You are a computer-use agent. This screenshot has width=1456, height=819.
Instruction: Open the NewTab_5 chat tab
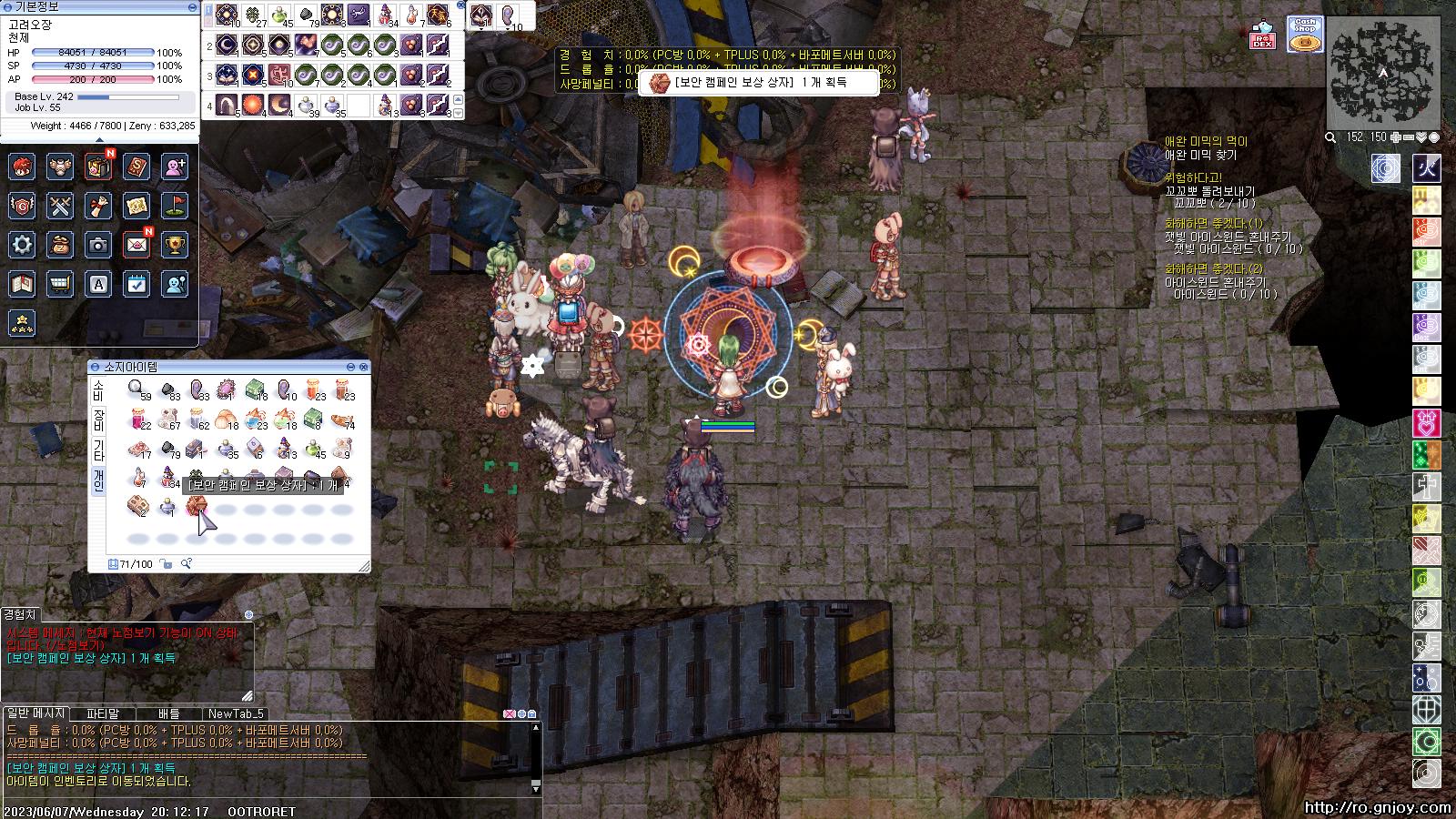point(235,713)
